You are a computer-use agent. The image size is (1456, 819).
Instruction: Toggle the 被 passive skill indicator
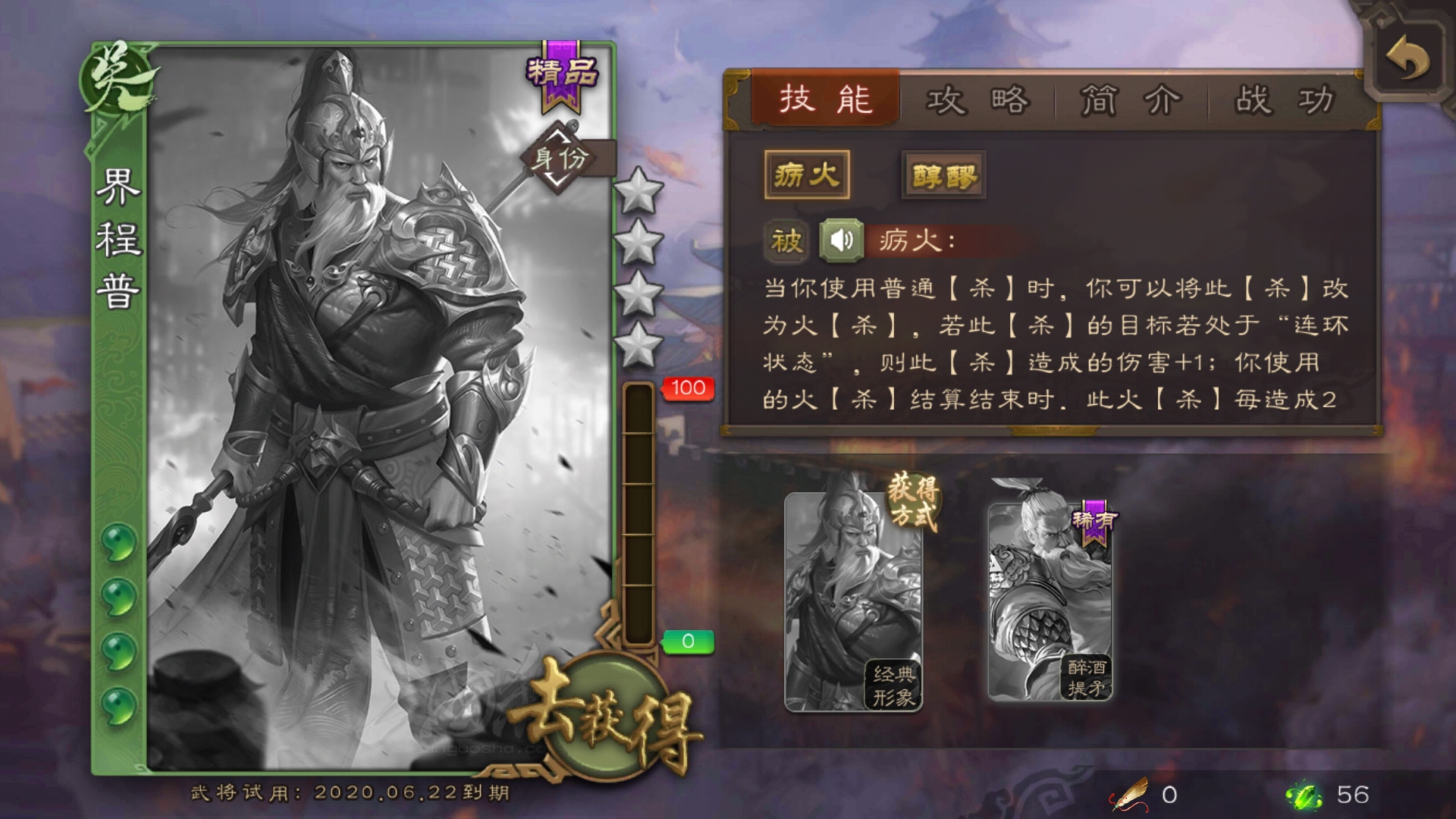787,243
